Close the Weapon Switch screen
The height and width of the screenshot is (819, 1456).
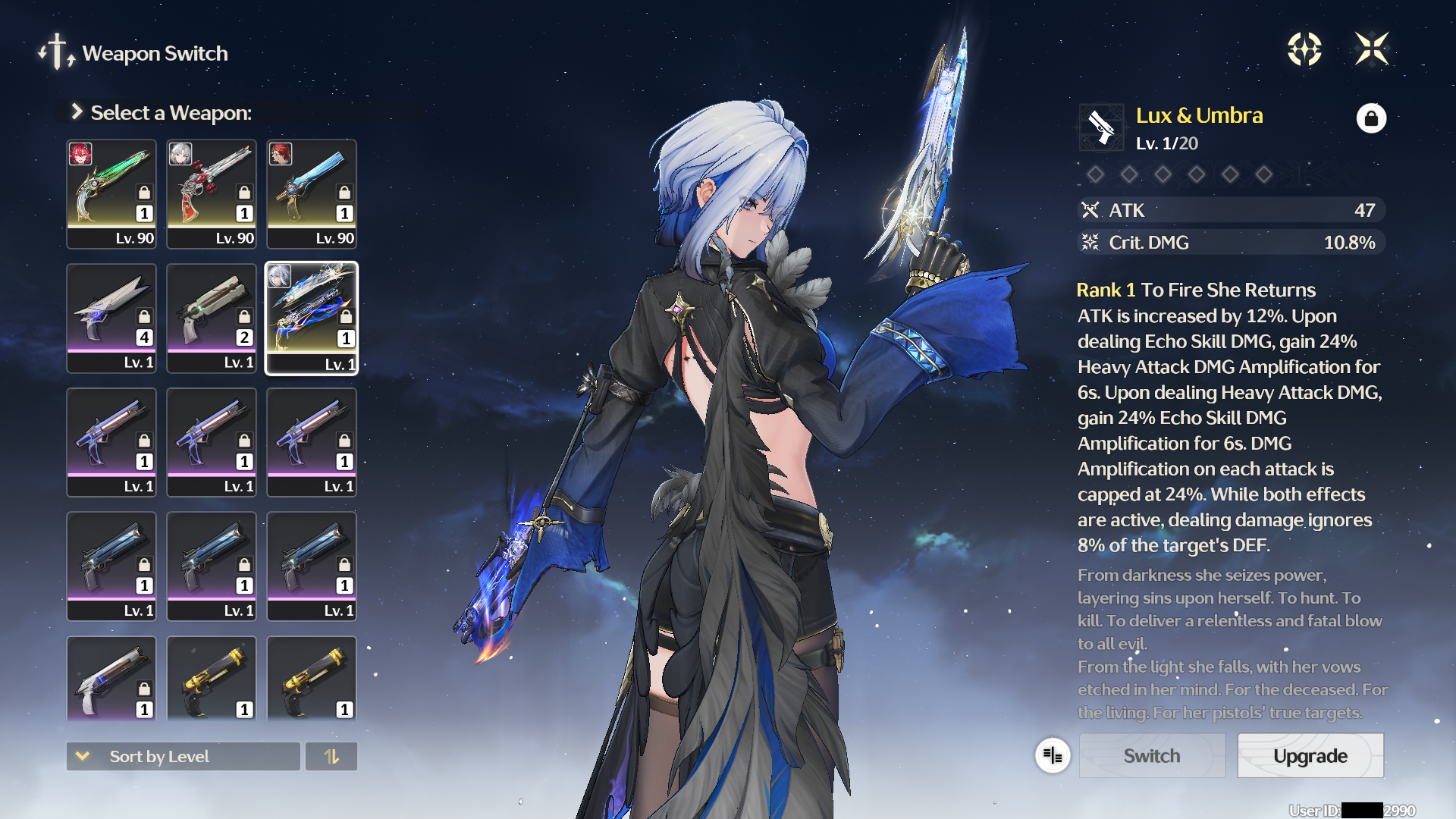click(1372, 49)
